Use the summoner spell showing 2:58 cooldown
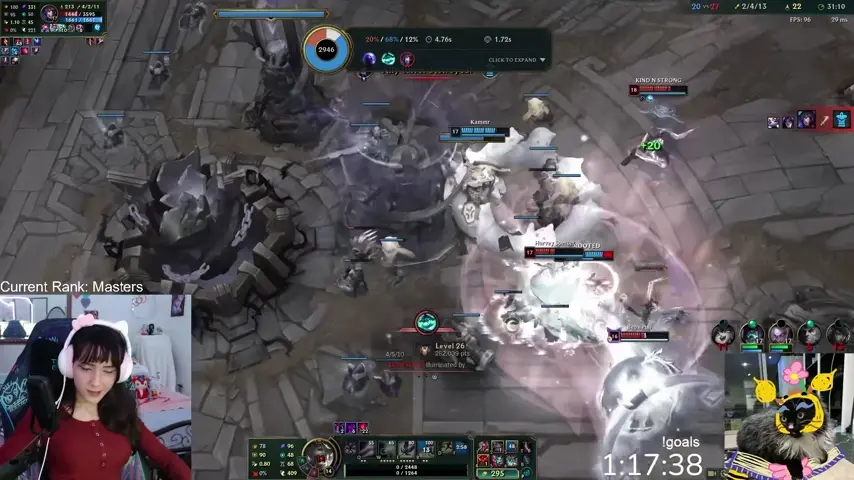Image resolution: width=854 pixels, height=480 pixels. click(461, 448)
